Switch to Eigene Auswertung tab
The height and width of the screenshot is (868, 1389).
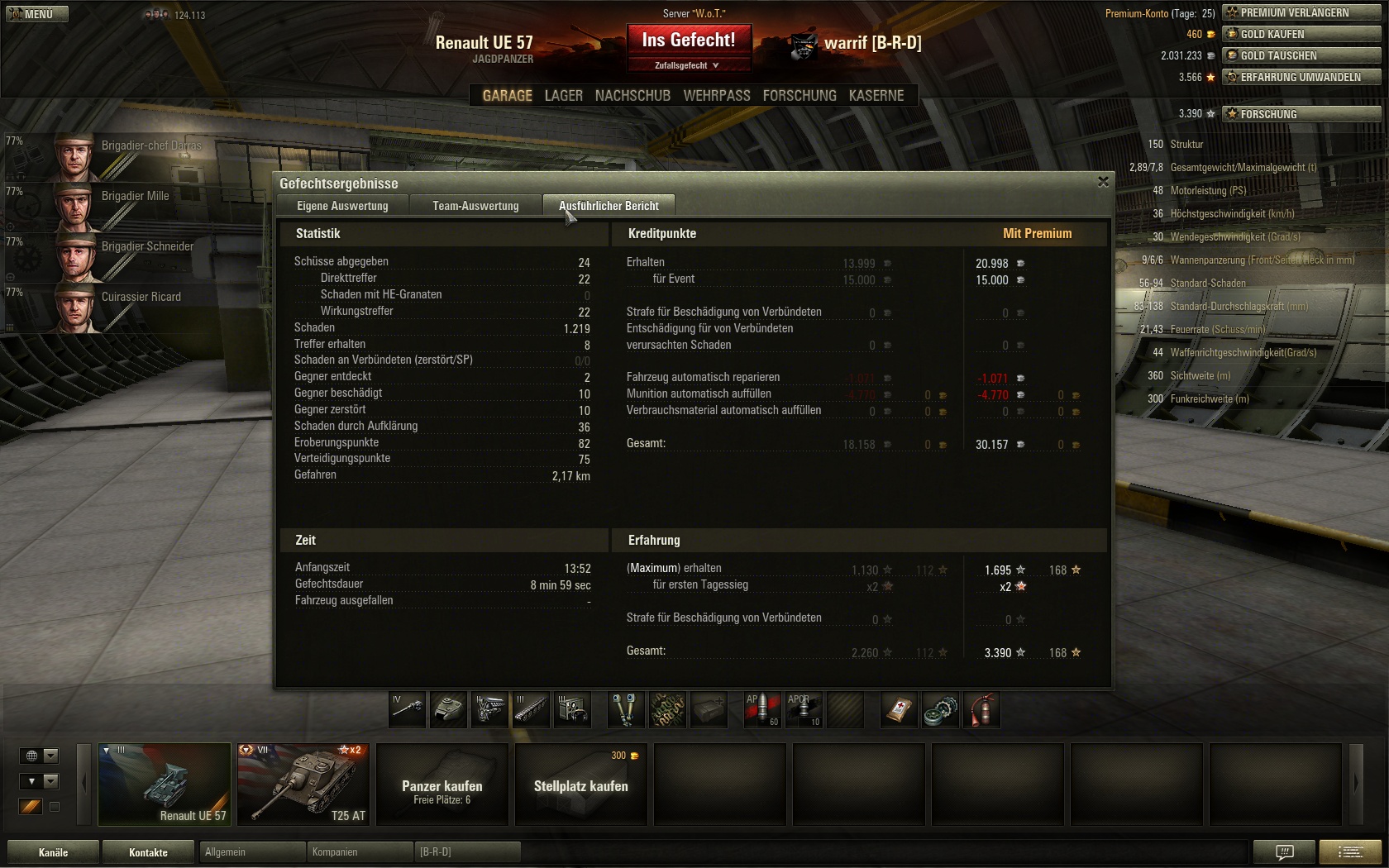tap(342, 206)
